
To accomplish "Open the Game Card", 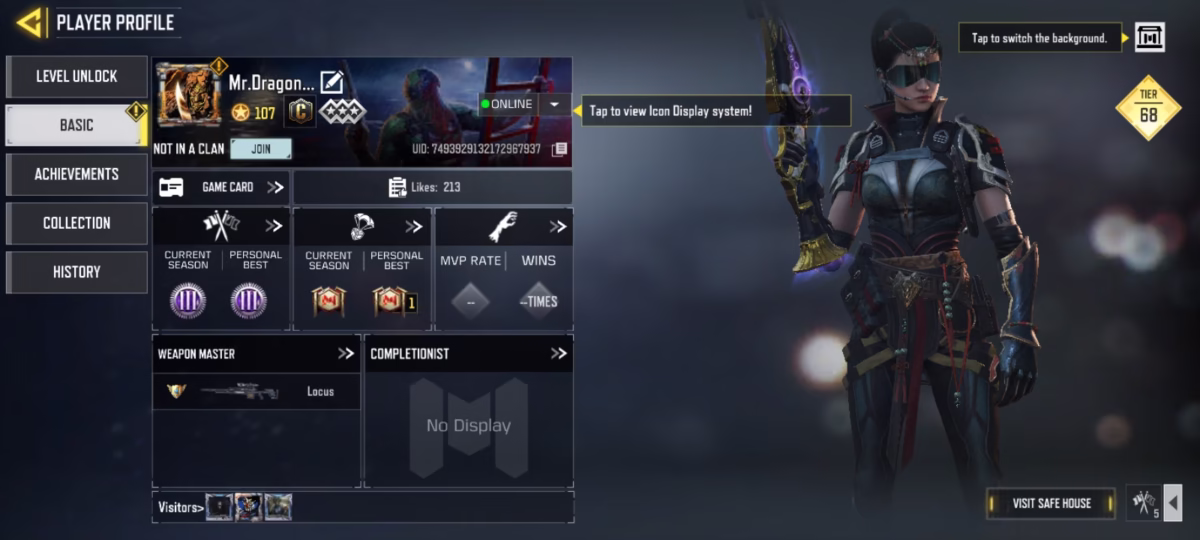I will 221,187.
